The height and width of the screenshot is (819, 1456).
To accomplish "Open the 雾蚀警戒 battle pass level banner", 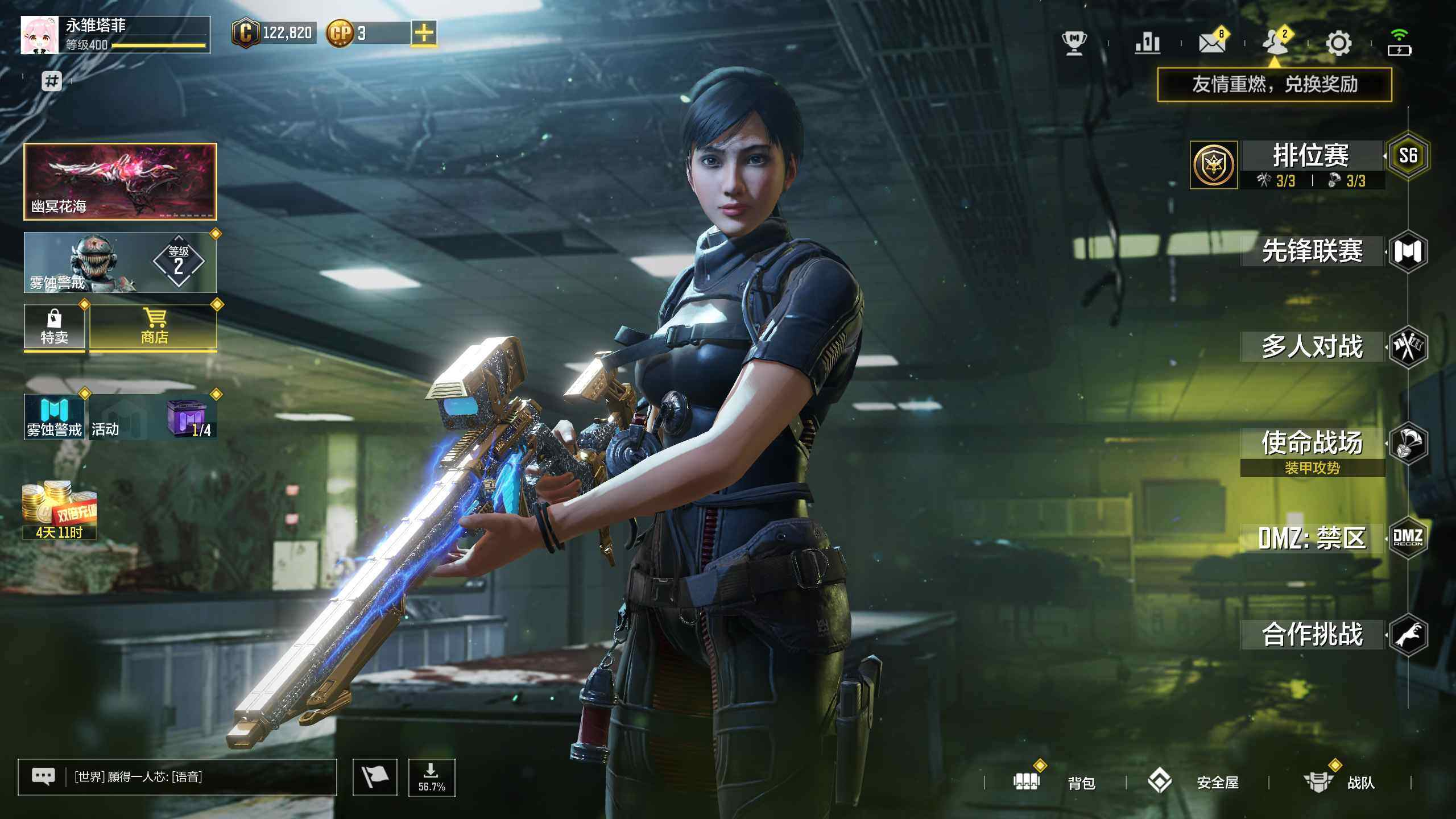I will coord(120,263).
